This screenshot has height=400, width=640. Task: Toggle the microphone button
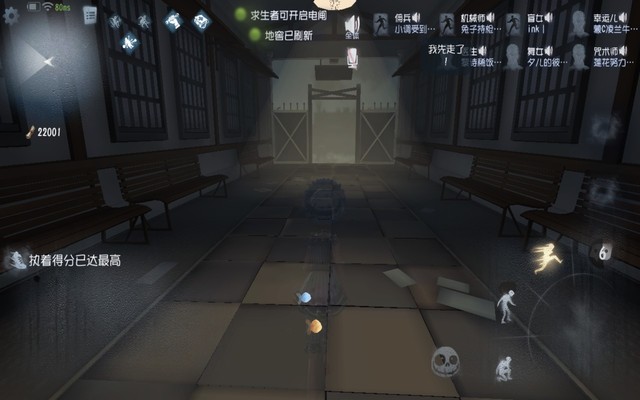(352, 60)
